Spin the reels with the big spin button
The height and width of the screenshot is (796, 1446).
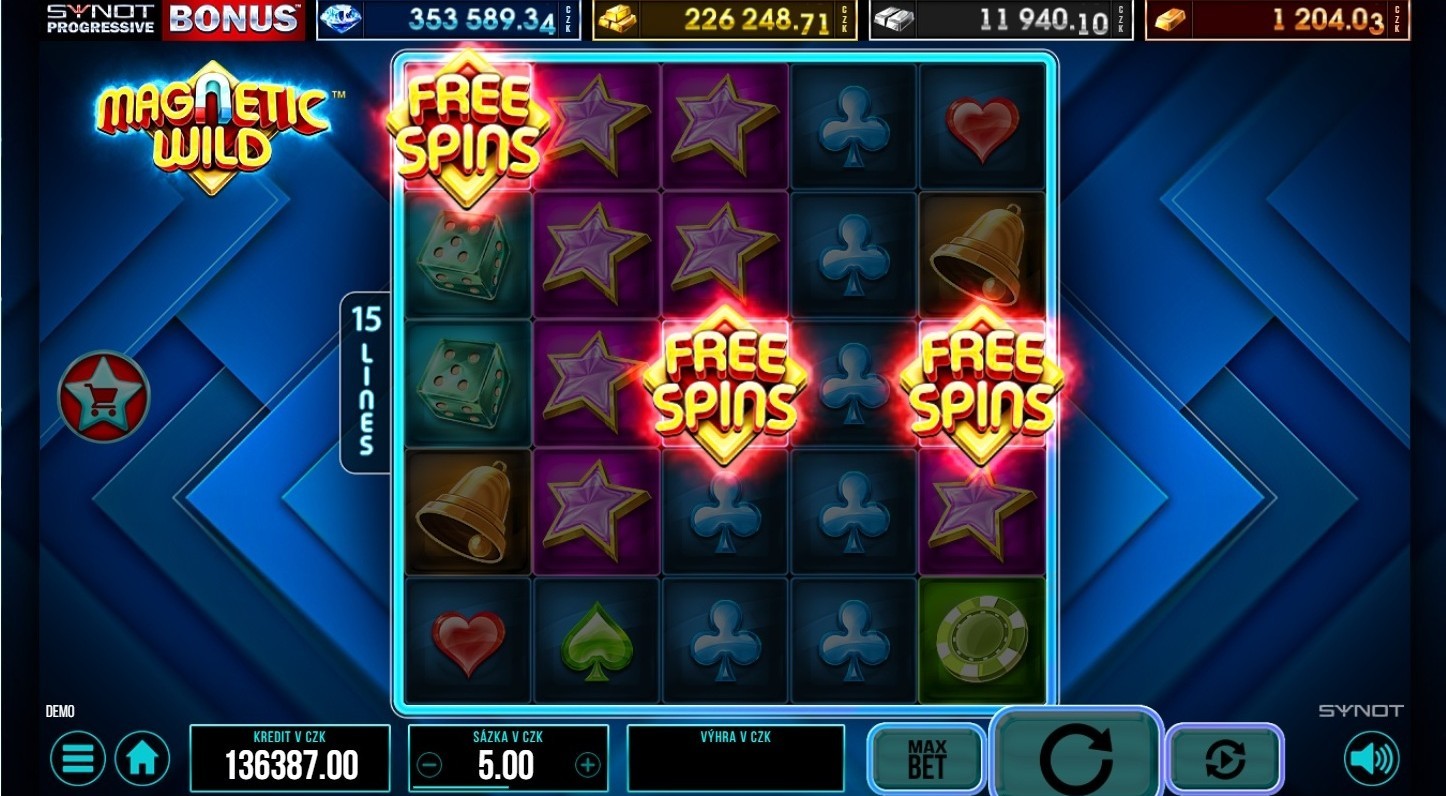point(1077,757)
